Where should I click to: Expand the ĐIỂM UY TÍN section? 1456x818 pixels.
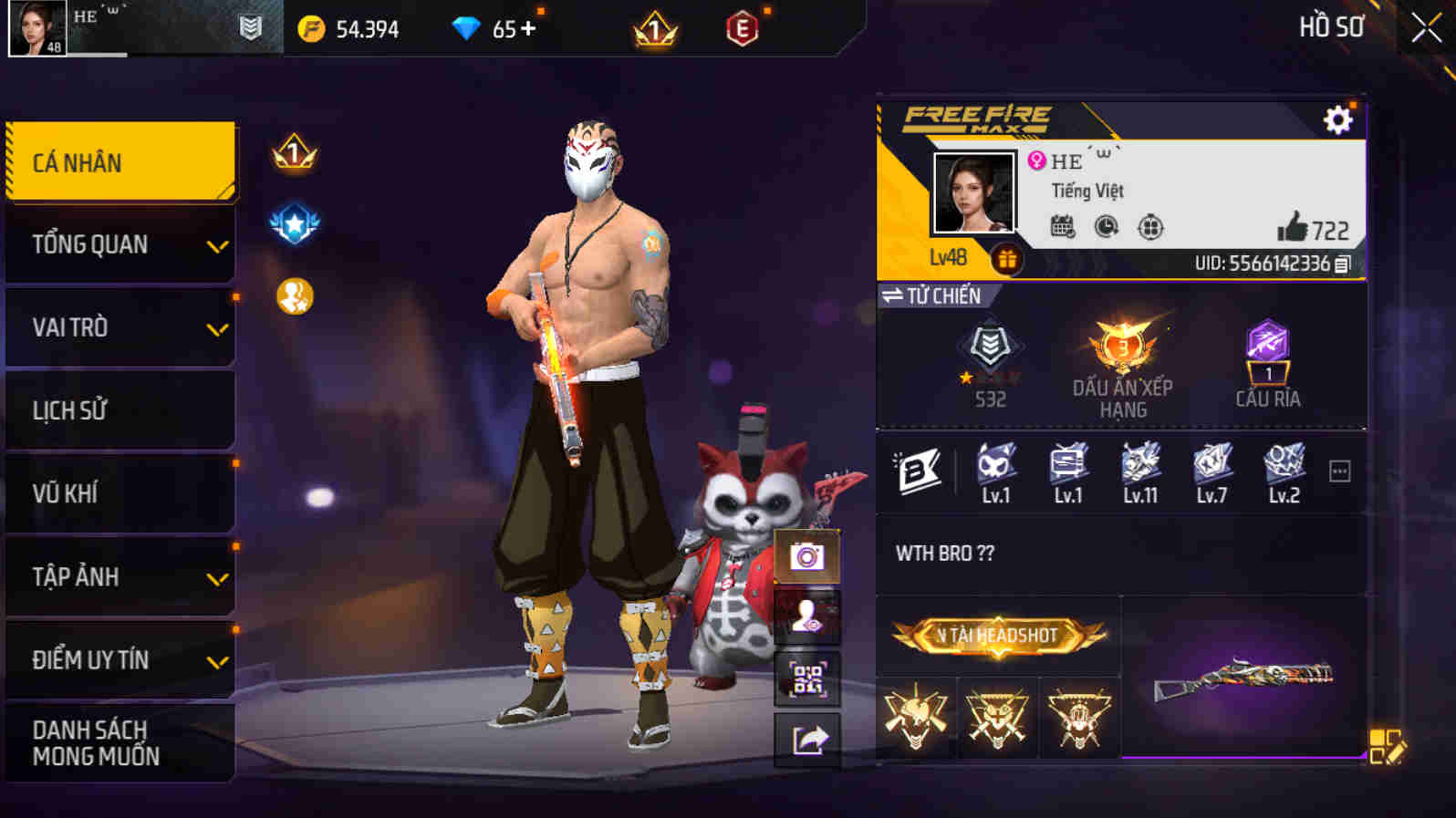(x=119, y=658)
